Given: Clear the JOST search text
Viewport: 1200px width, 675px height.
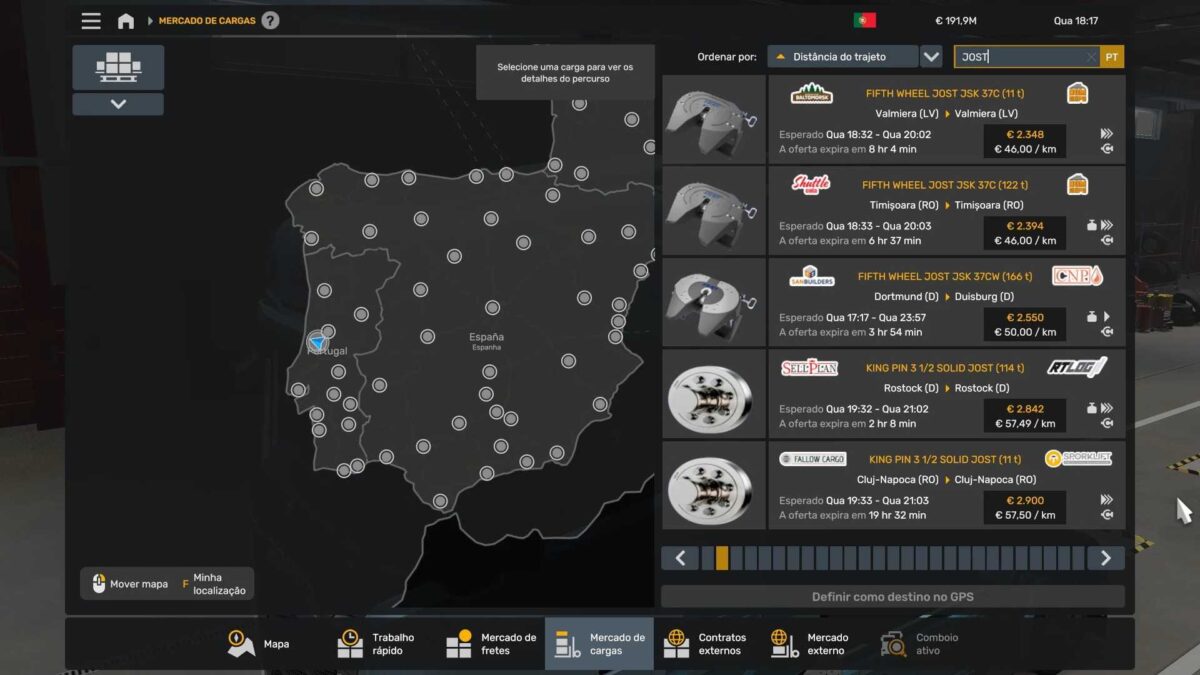Looking at the screenshot, I should pos(1091,57).
